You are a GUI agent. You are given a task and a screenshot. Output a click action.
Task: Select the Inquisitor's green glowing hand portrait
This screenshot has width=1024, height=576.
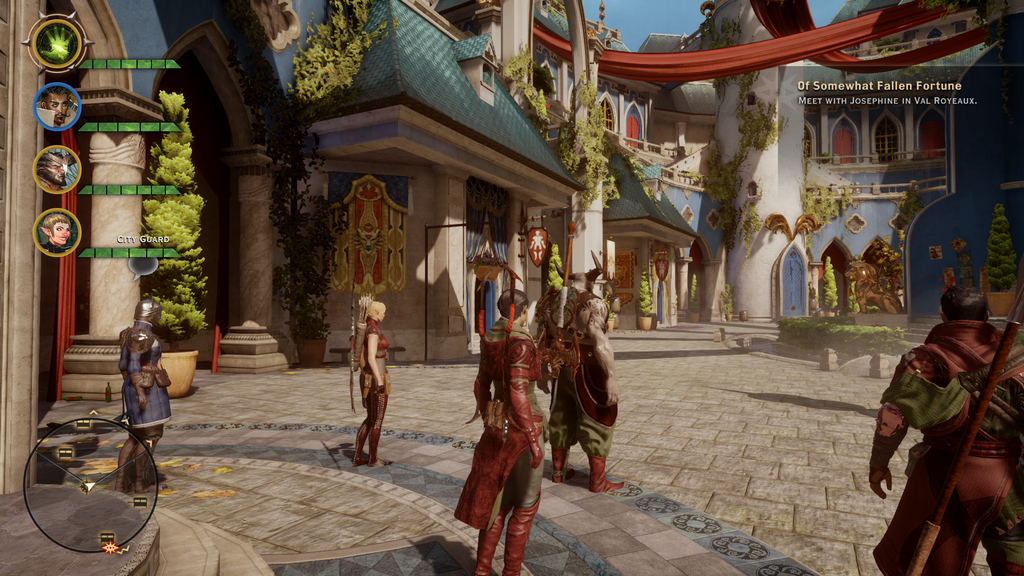(57, 42)
